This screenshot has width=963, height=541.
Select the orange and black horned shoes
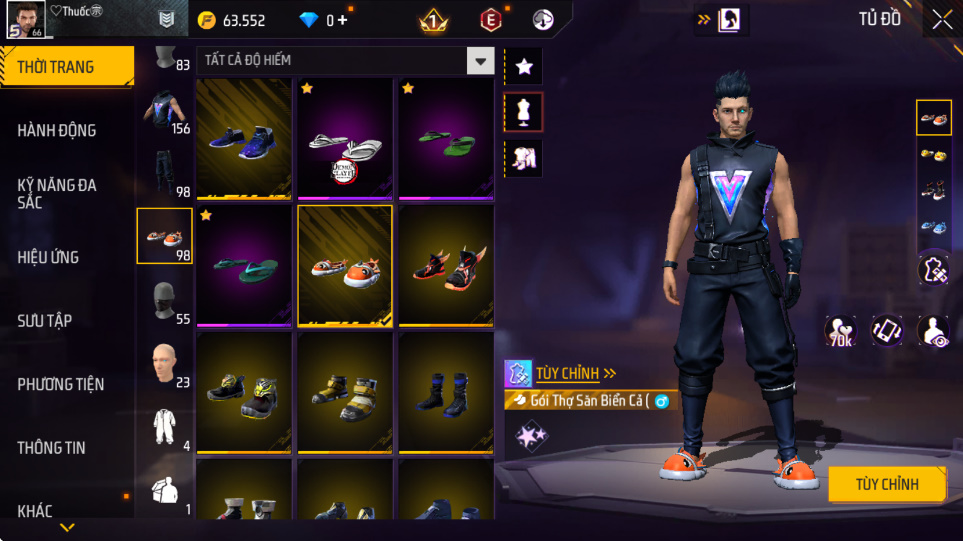(446, 266)
